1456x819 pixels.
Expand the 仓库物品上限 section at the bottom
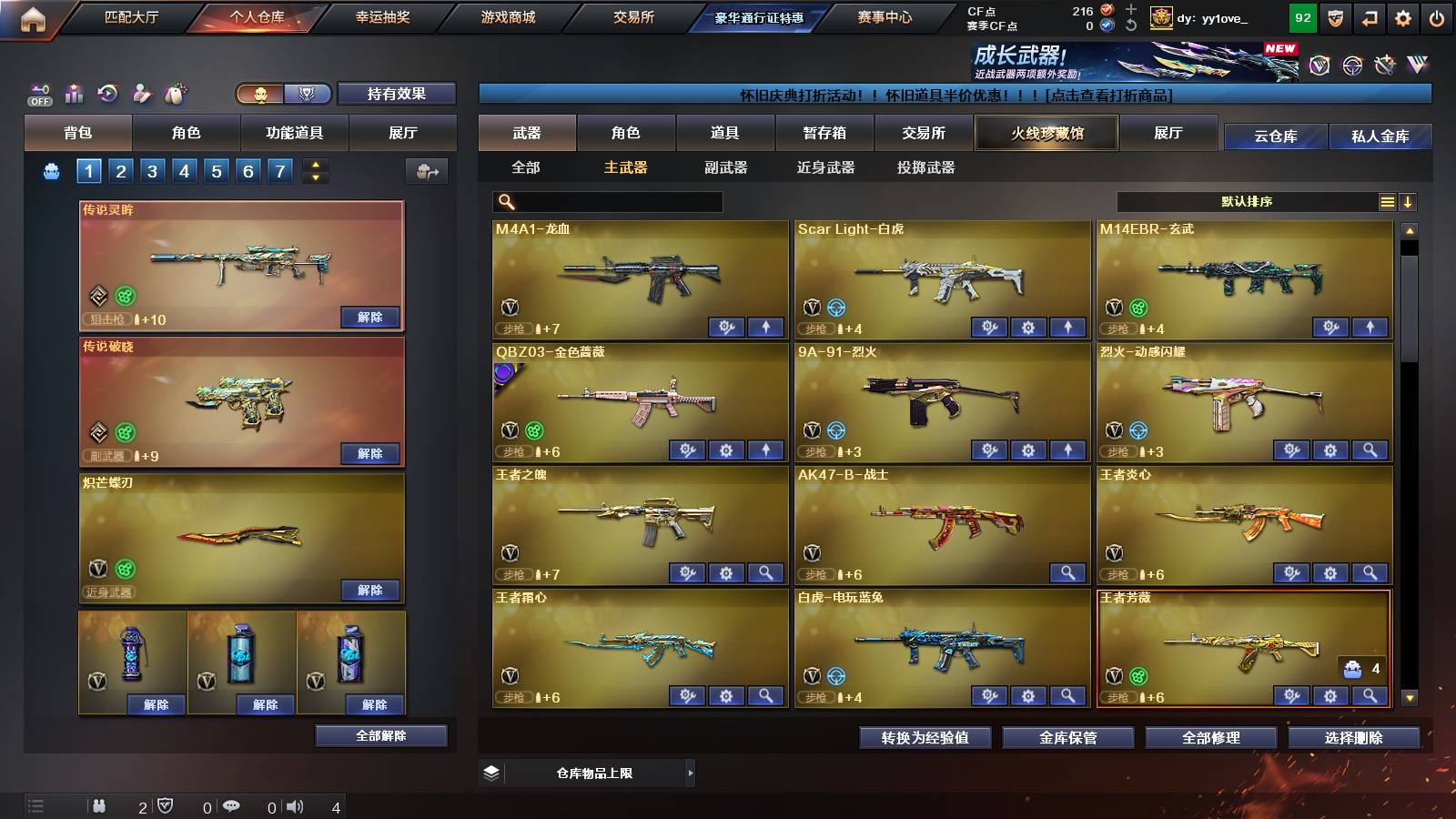click(601, 773)
